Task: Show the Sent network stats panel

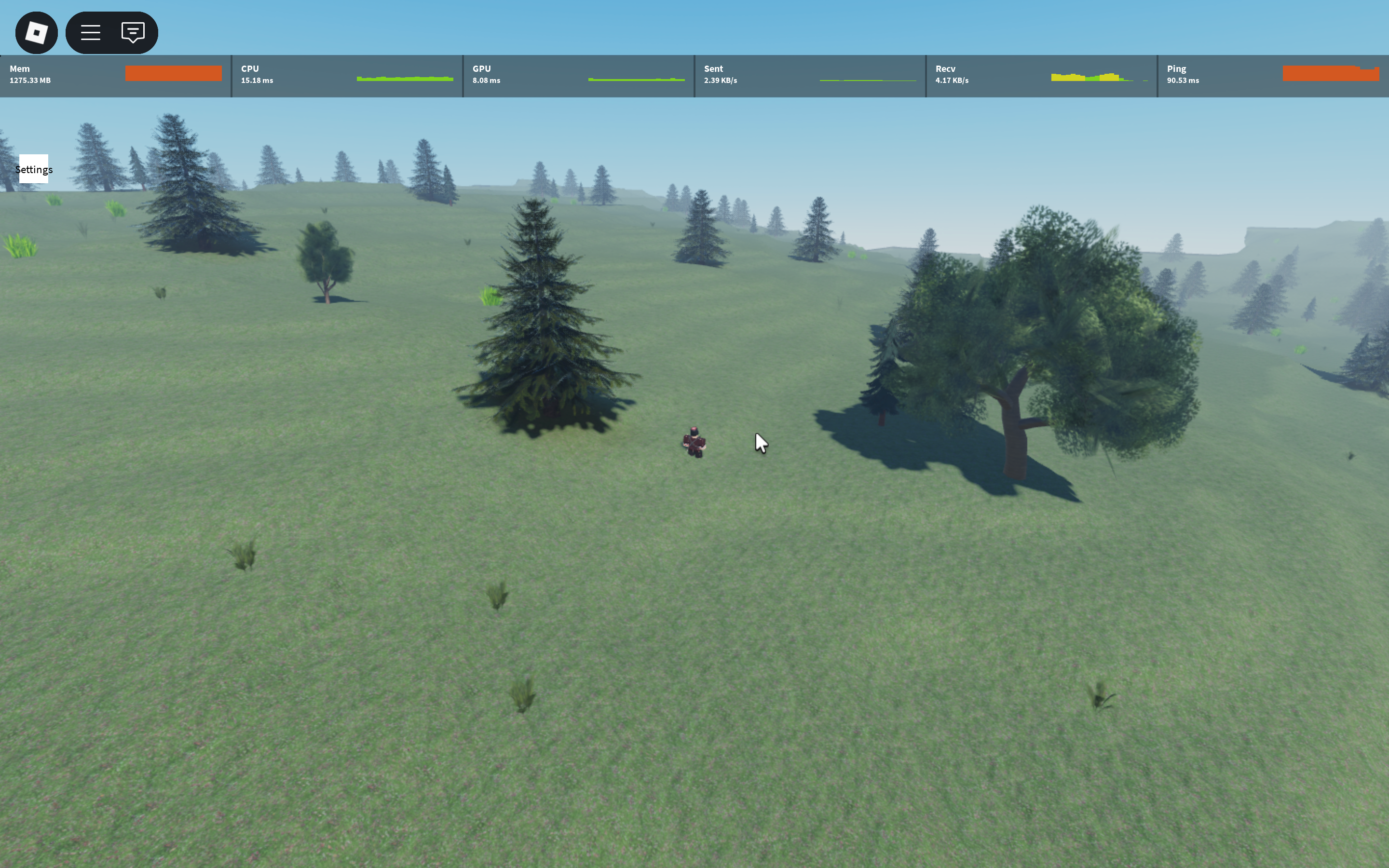Action: click(x=810, y=76)
